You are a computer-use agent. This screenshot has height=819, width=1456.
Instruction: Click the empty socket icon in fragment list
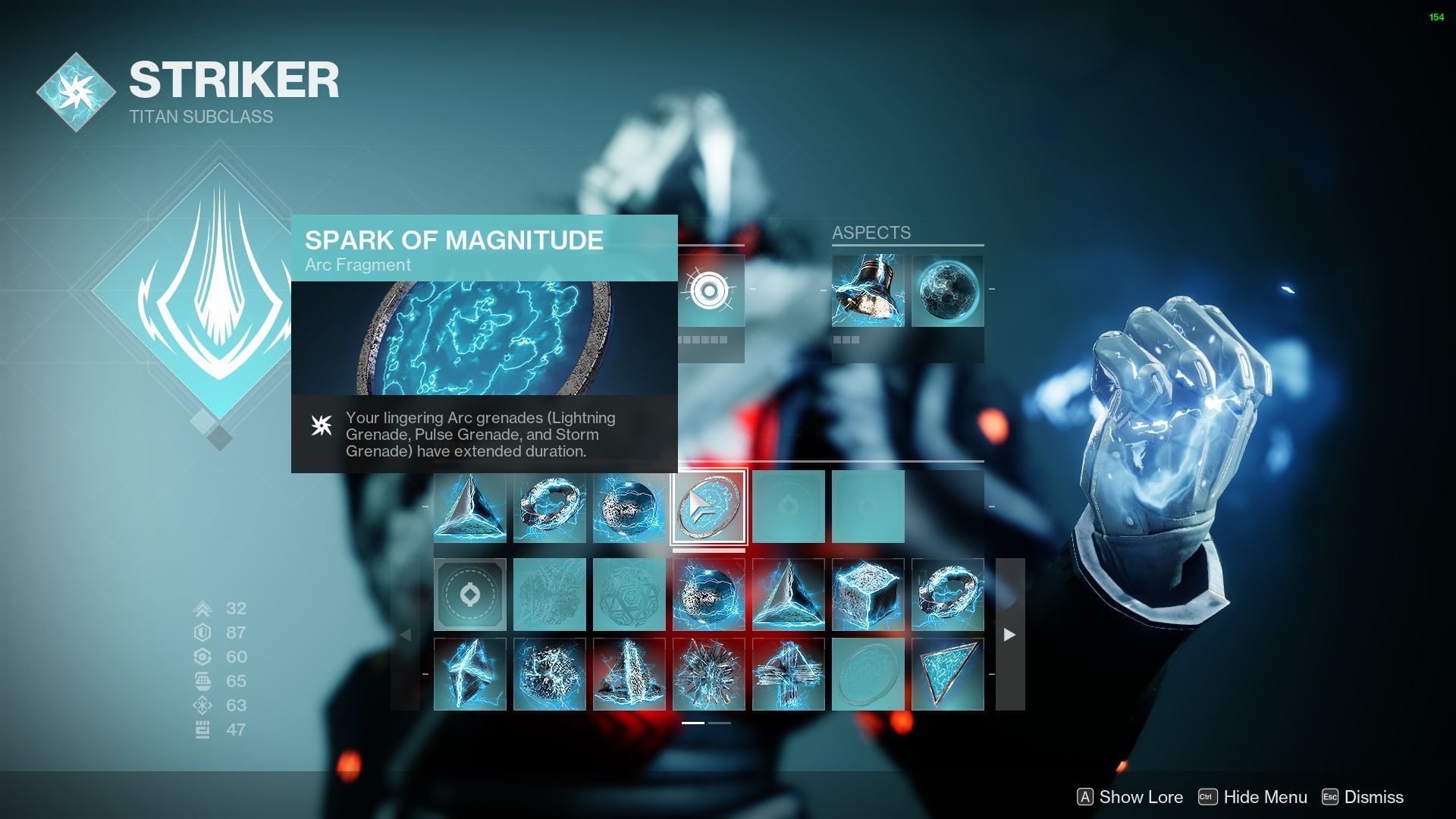[x=470, y=595]
